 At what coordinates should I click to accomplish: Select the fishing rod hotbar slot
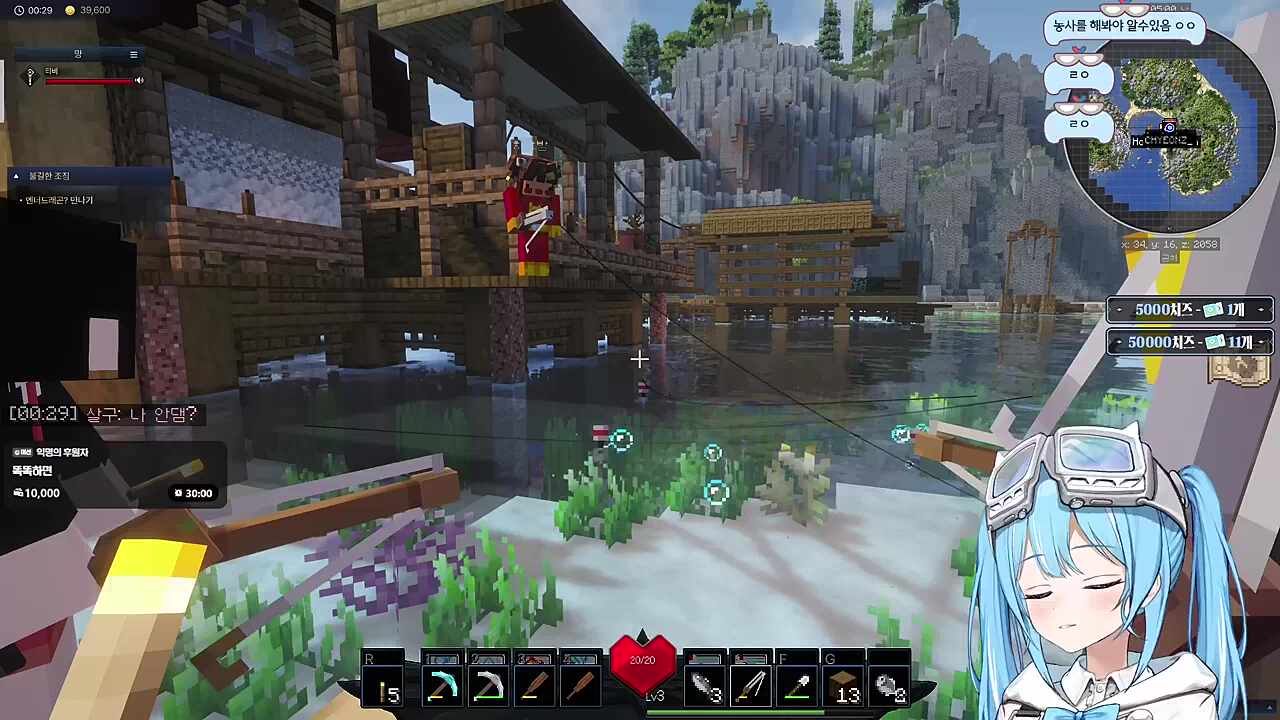pos(751,686)
